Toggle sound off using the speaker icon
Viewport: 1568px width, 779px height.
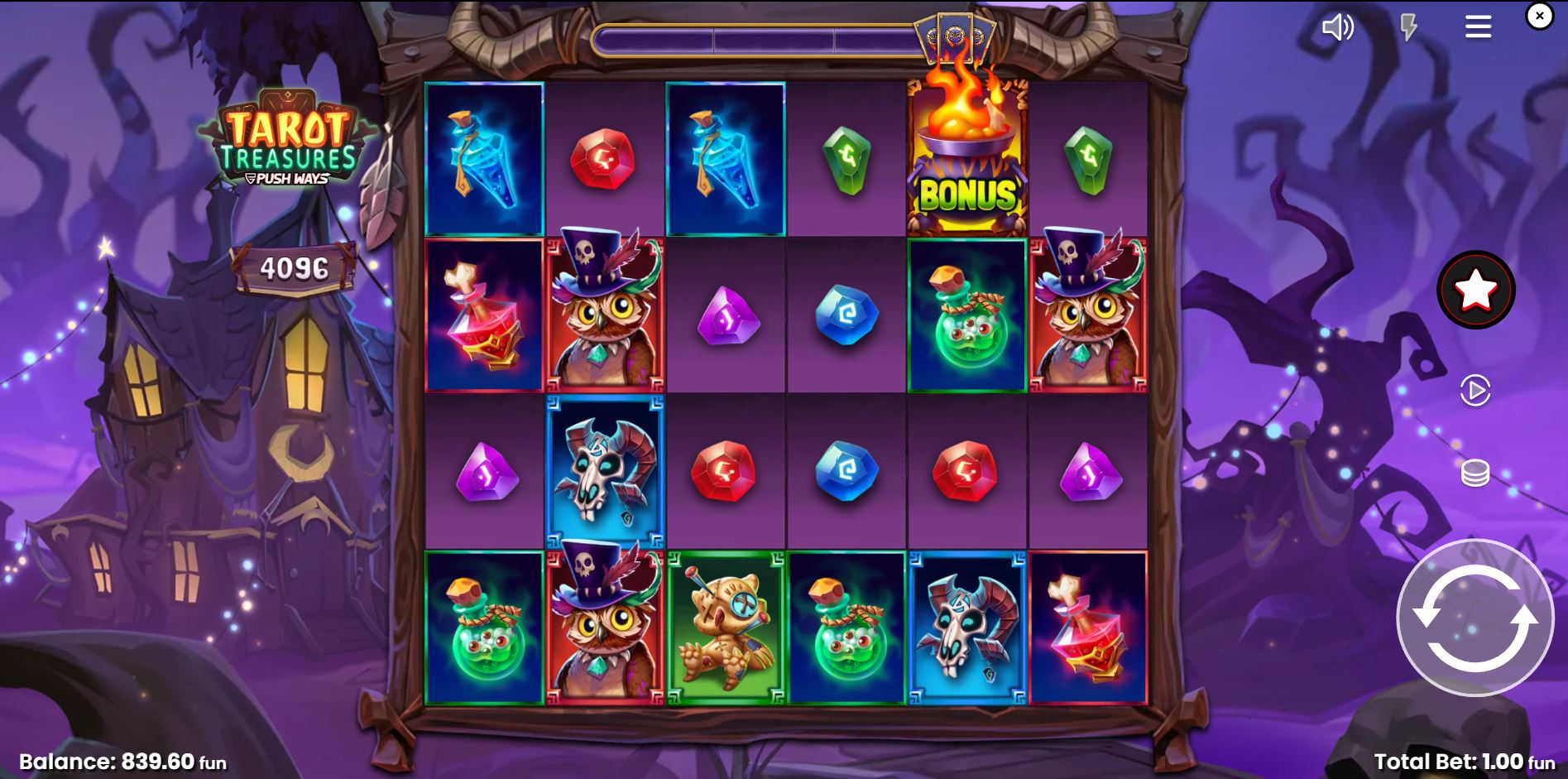(1339, 27)
